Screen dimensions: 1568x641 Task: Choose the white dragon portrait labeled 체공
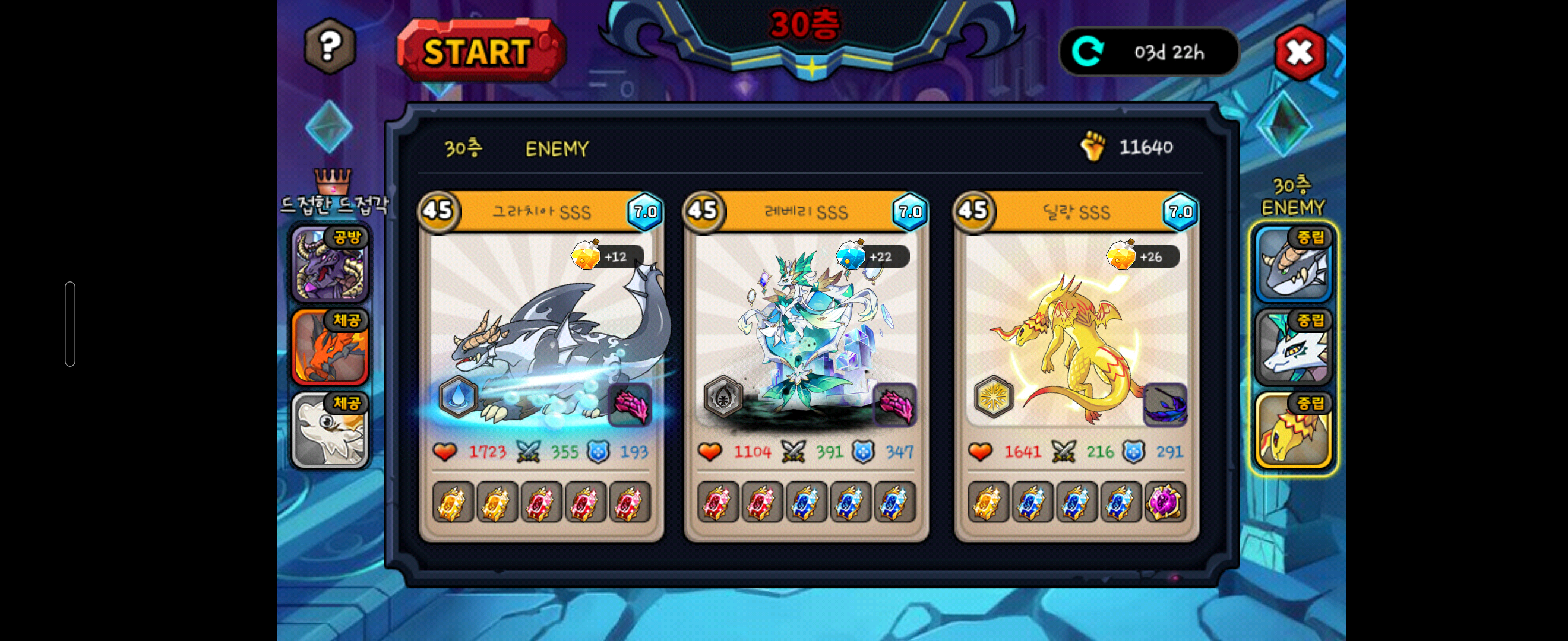[x=330, y=430]
